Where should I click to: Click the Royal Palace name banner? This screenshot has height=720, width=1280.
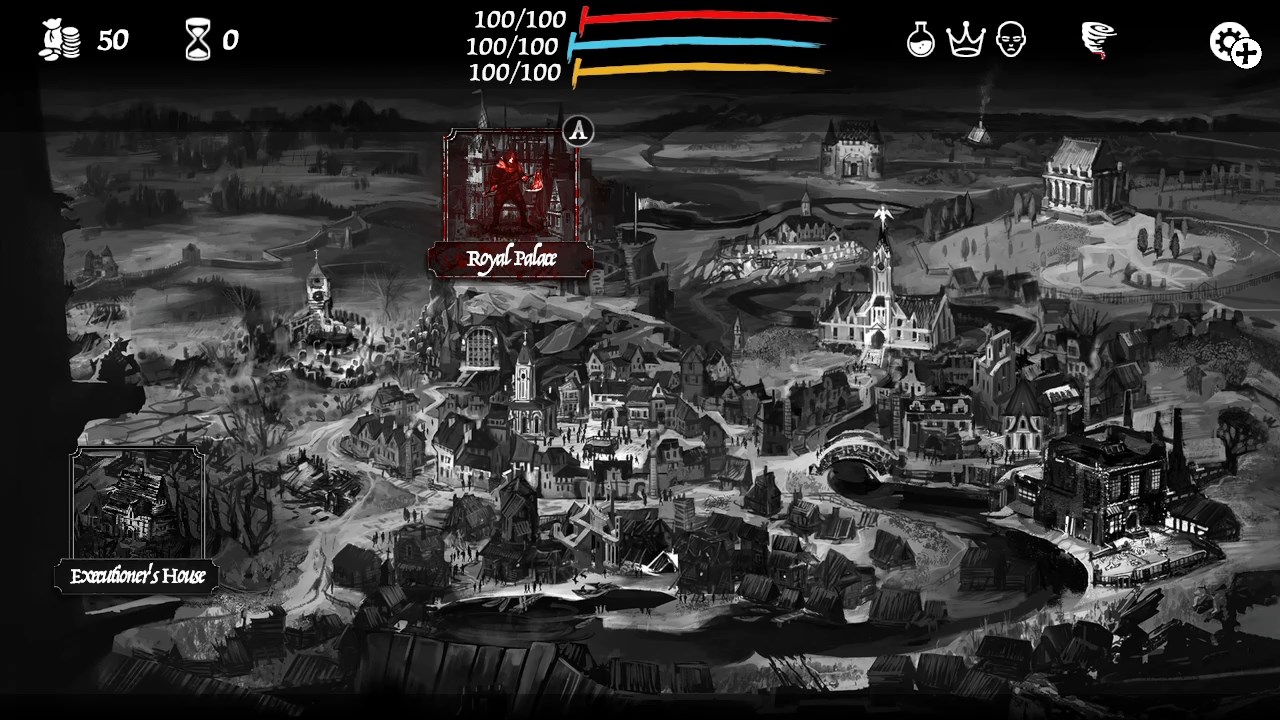(512, 258)
